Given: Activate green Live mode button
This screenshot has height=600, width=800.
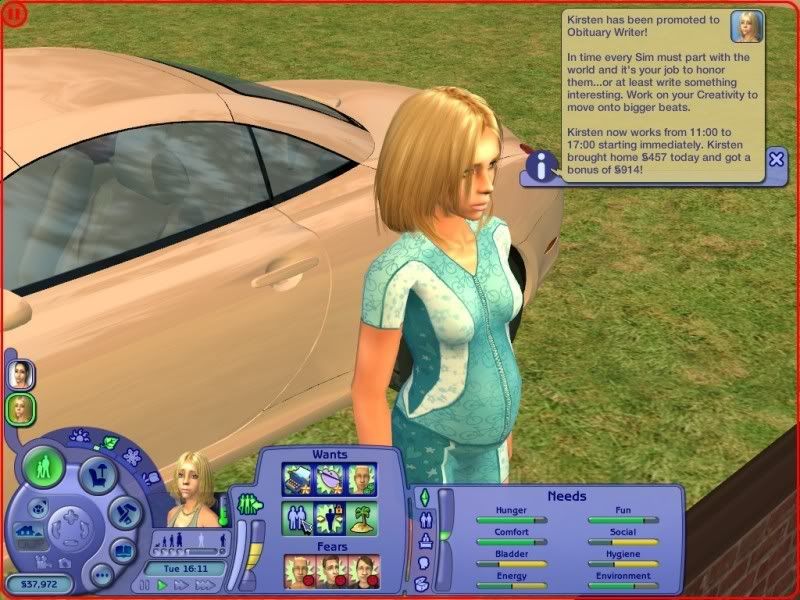Looking at the screenshot, I should pos(43,467).
